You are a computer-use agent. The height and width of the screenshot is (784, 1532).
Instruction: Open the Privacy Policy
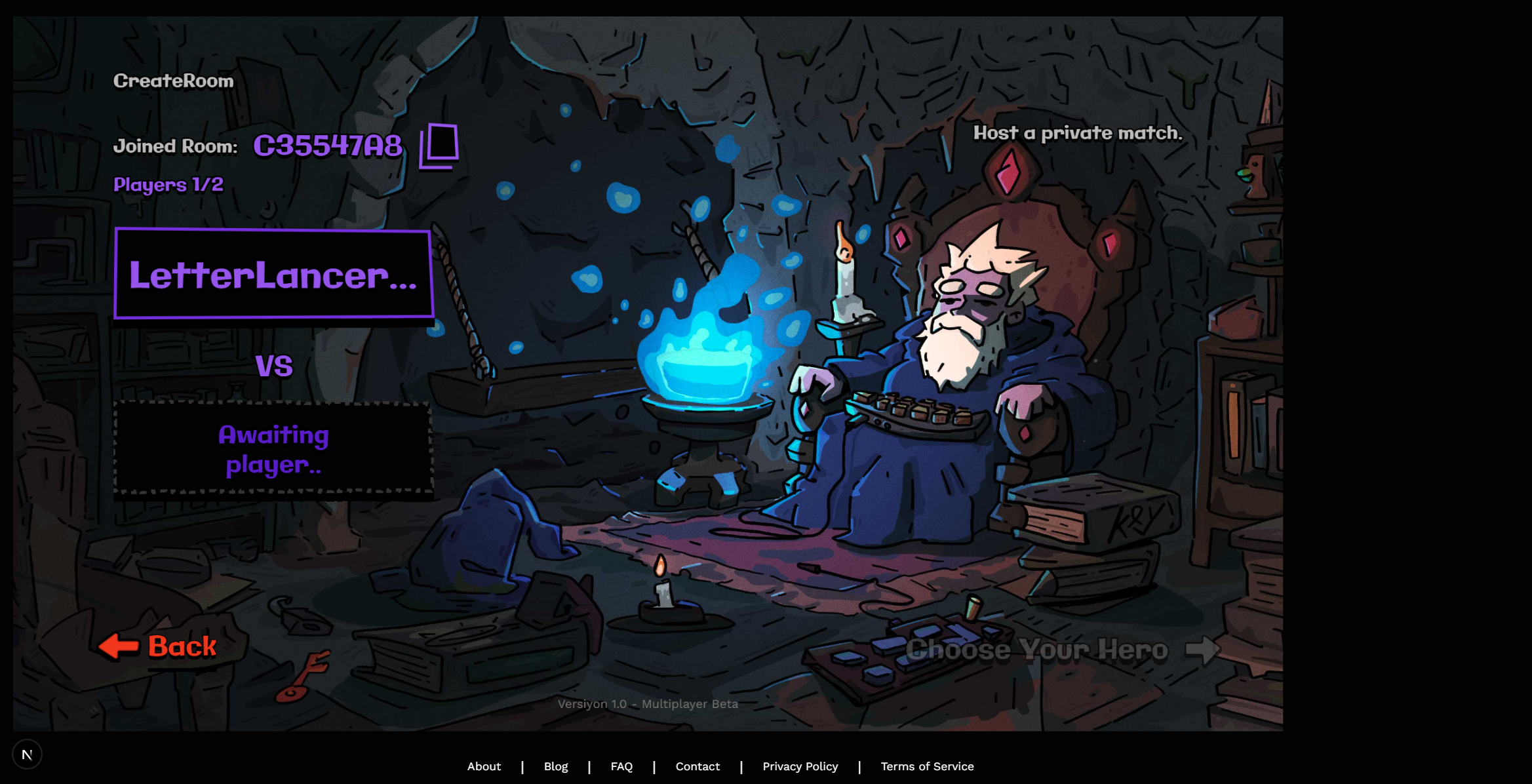[800, 766]
